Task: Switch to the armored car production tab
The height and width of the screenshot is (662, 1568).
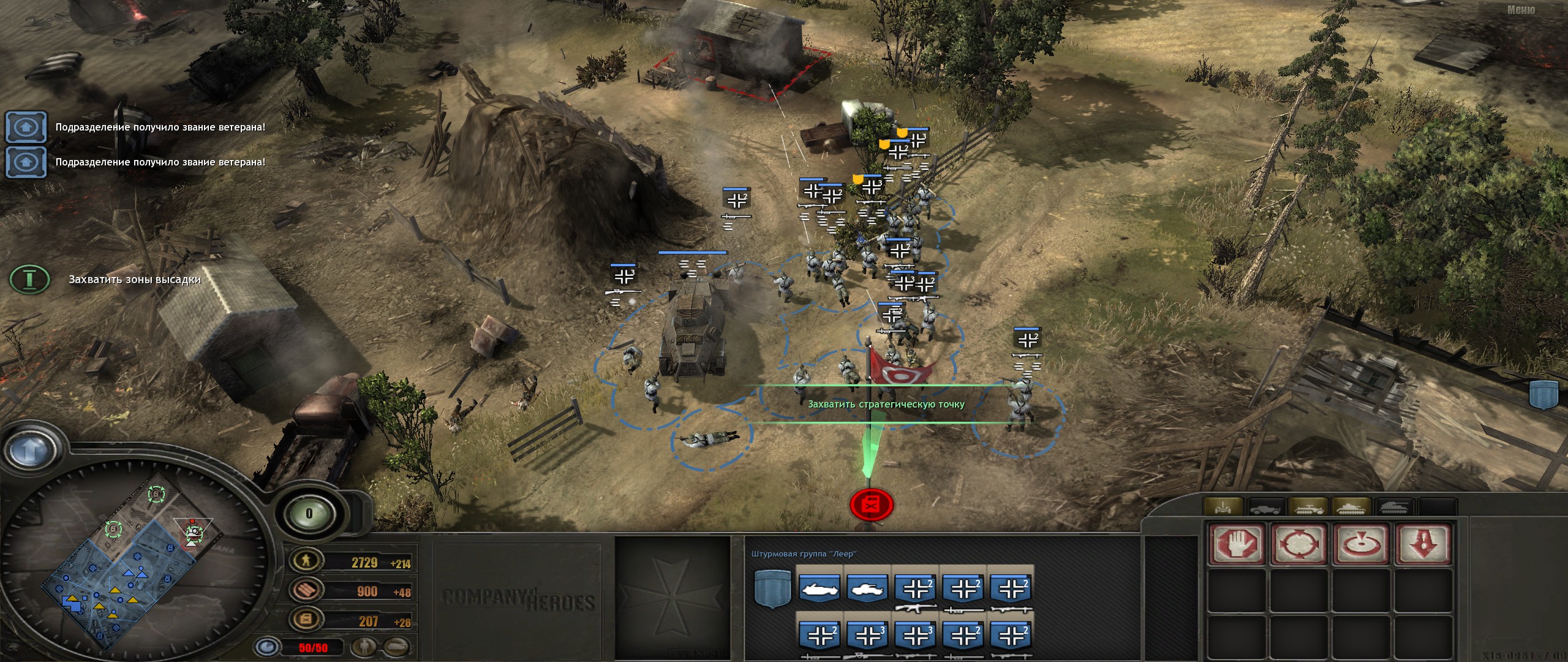Action: [1265, 508]
